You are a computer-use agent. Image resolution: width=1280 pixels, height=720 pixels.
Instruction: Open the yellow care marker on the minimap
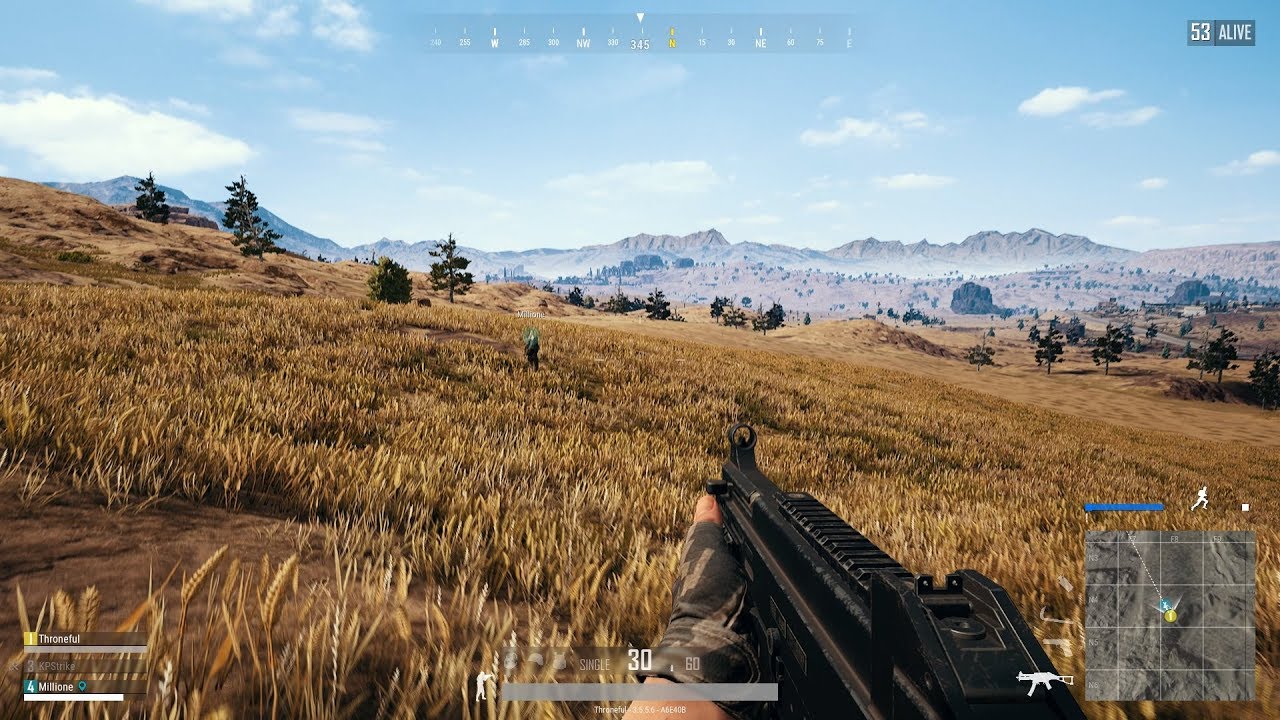point(1170,615)
